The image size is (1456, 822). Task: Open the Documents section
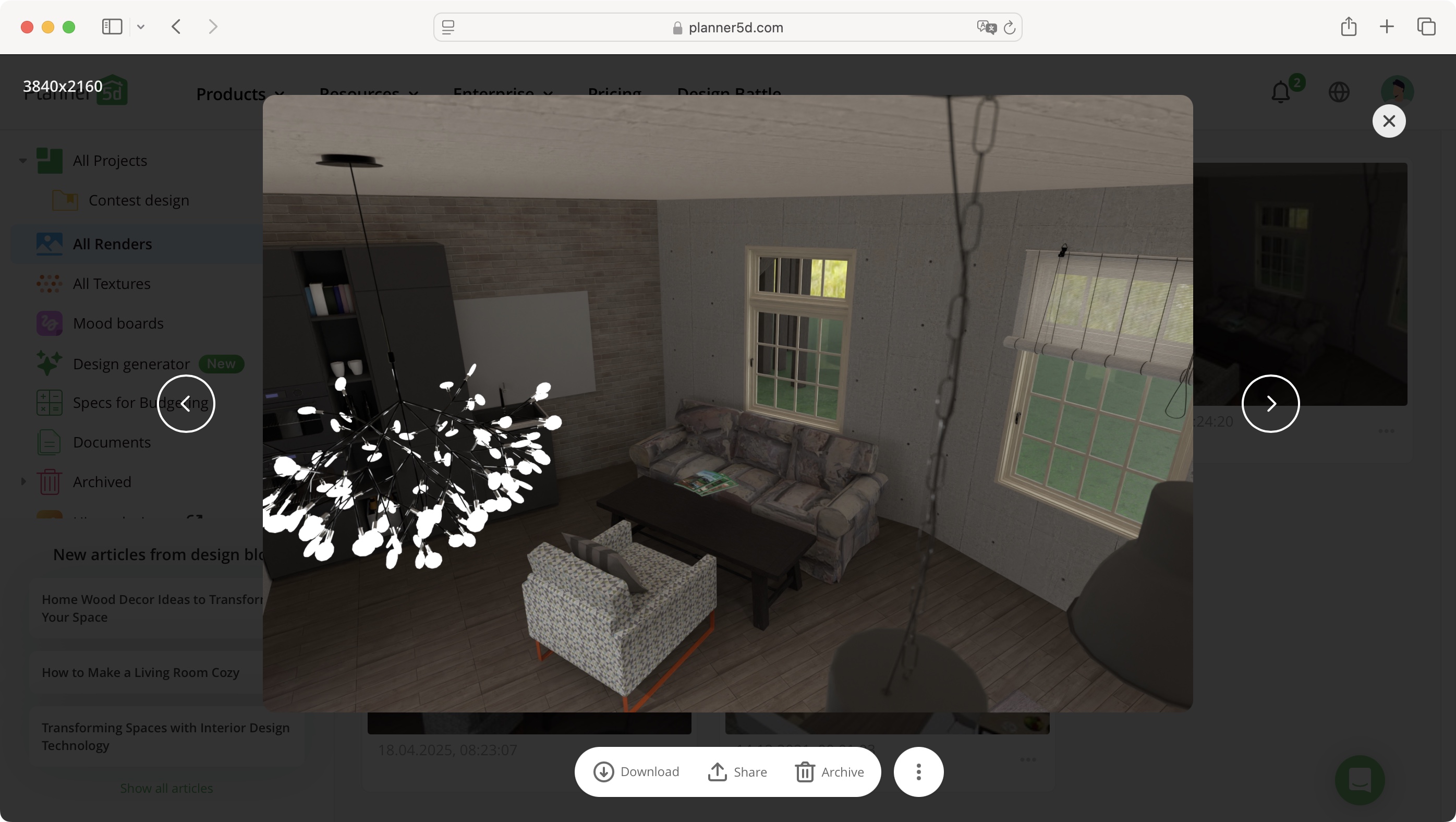pos(112,442)
